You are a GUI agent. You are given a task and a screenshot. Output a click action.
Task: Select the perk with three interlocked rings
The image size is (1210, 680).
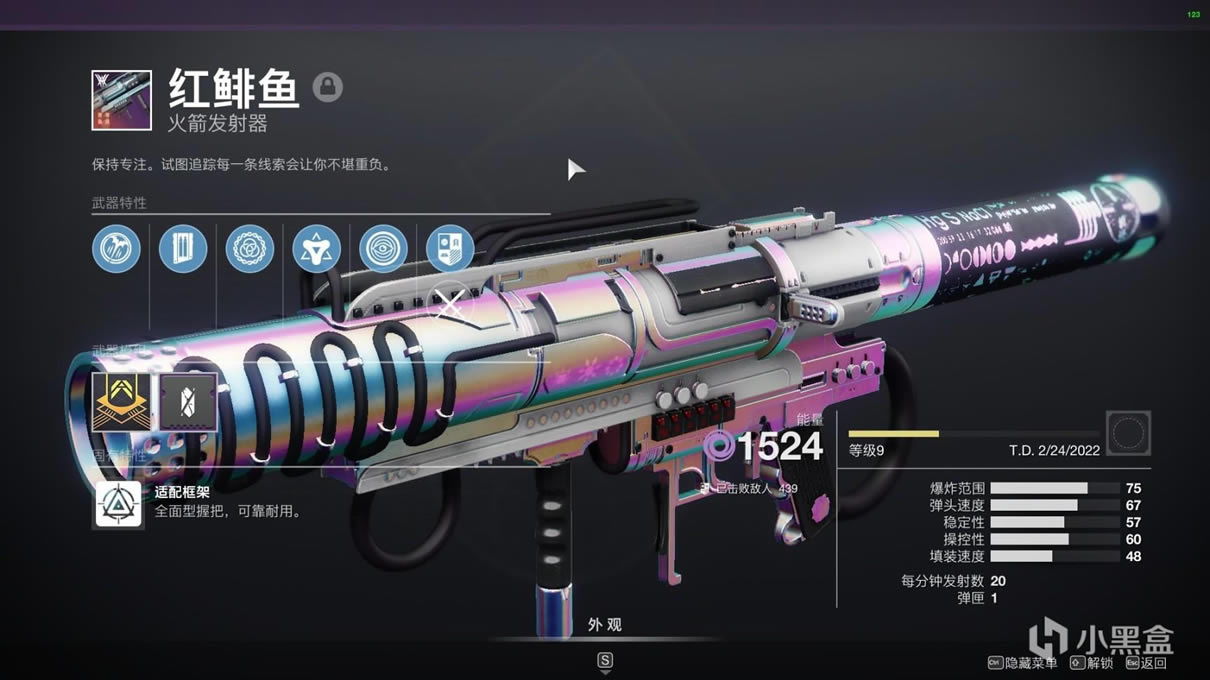pyautogui.click(x=250, y=249)
